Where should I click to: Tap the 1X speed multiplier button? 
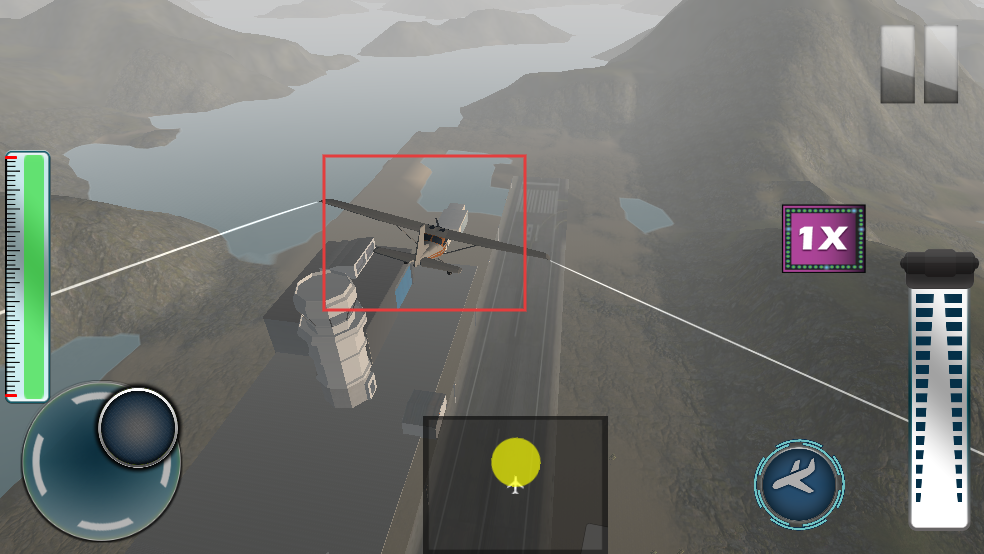point(823,238)
